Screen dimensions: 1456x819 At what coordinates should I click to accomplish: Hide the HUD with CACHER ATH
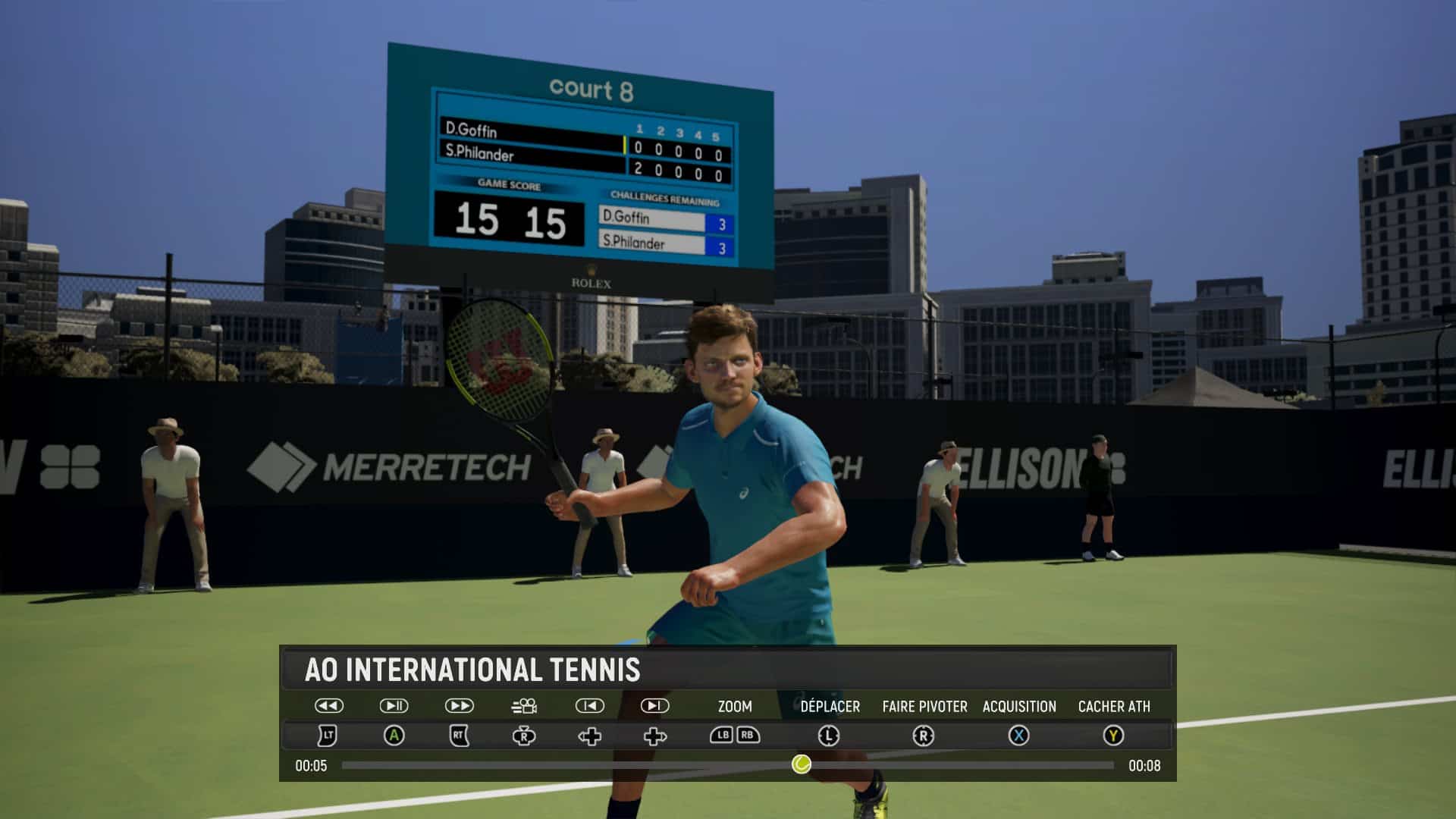tap(1113, 707)
